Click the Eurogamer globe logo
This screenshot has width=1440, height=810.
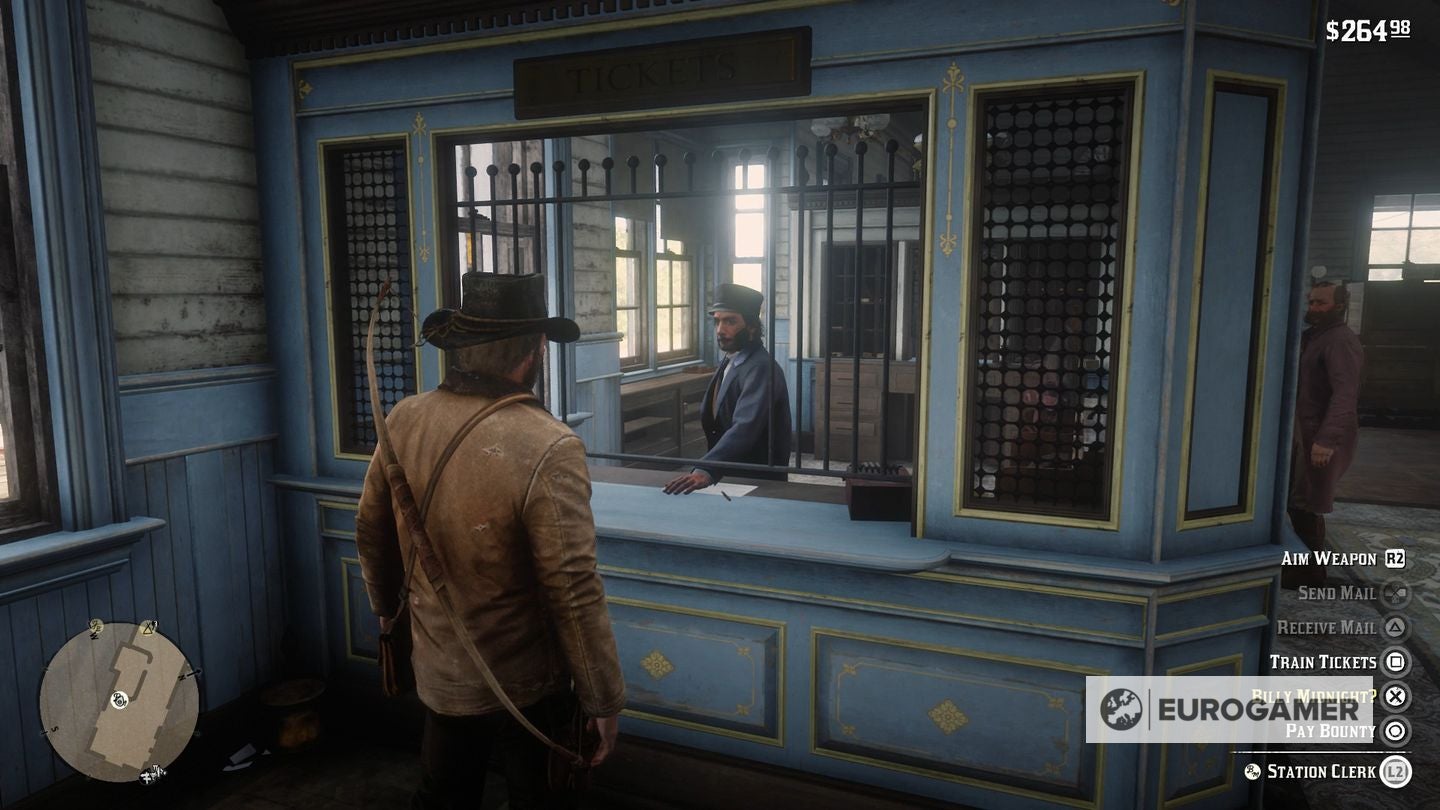(x=1123, y=707)
